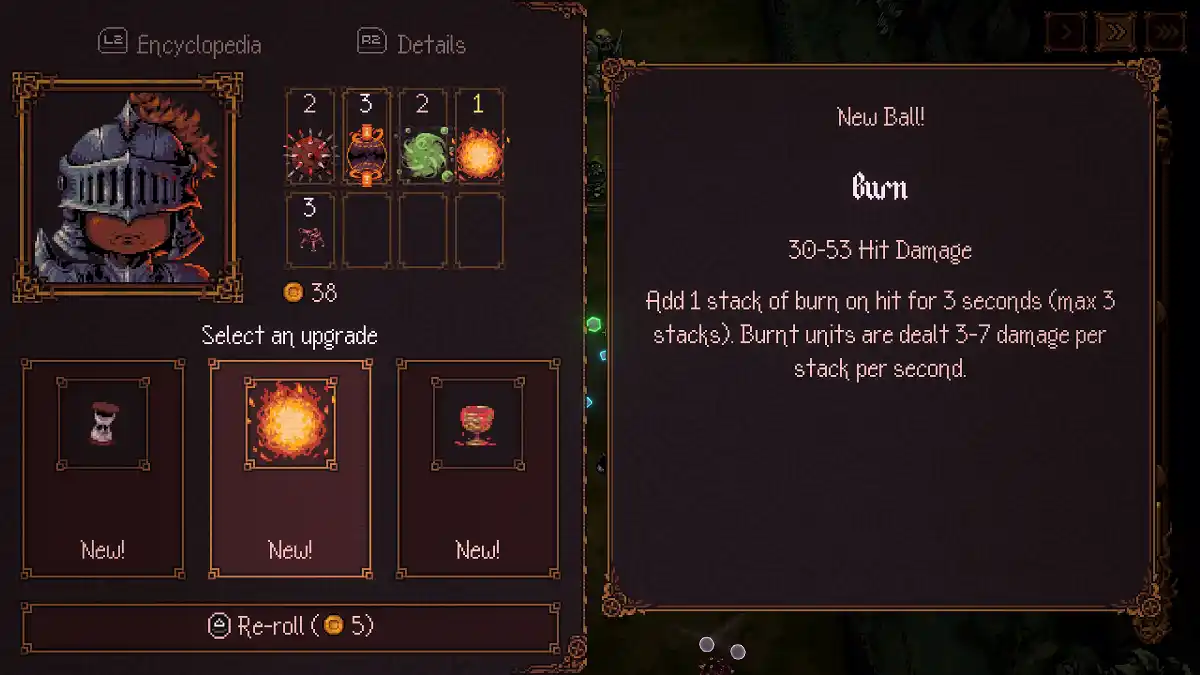Click the orange-handled dark orb slot

[366, 137]
